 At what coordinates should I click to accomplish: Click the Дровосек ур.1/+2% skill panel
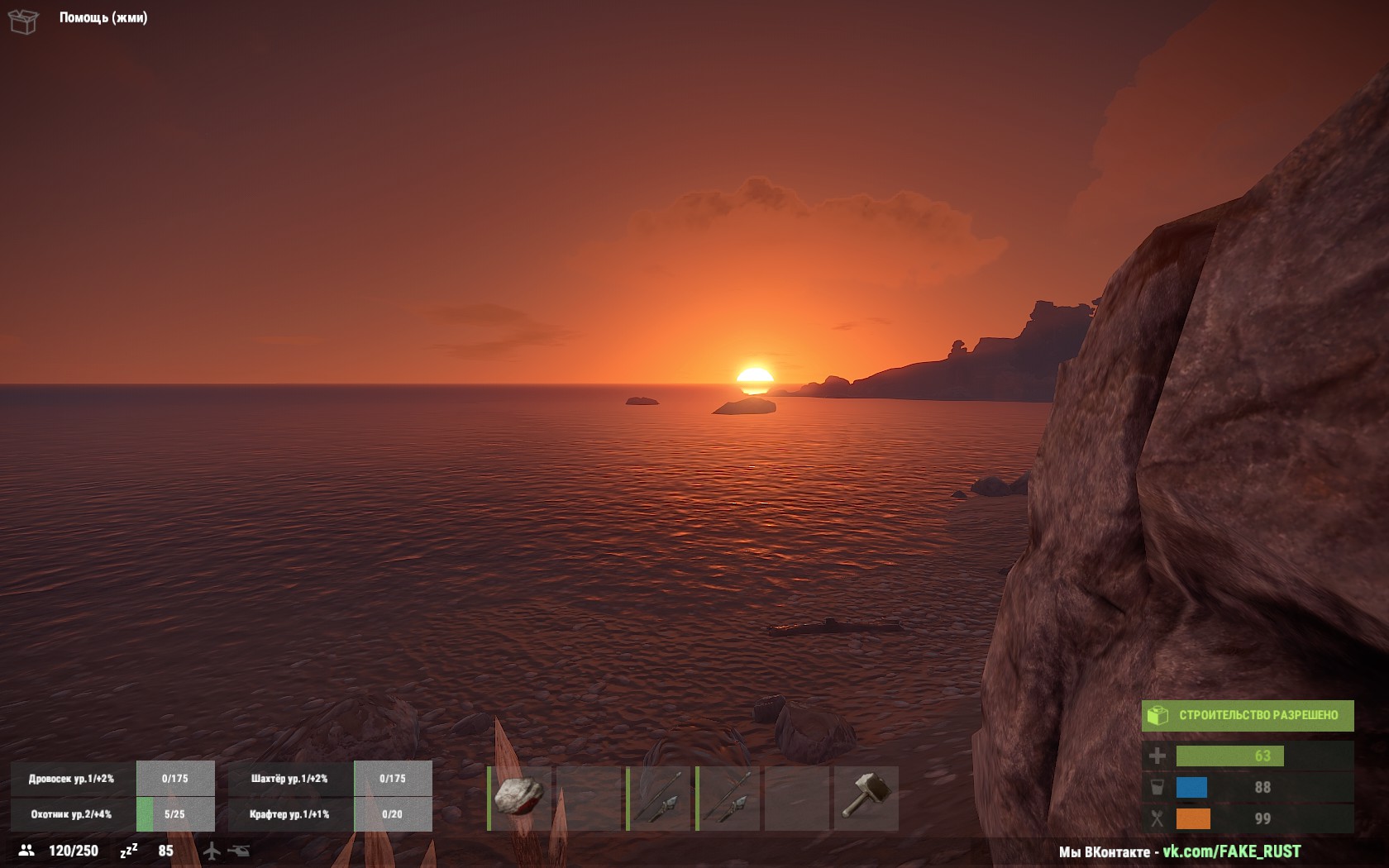click(x=73, y=778)
